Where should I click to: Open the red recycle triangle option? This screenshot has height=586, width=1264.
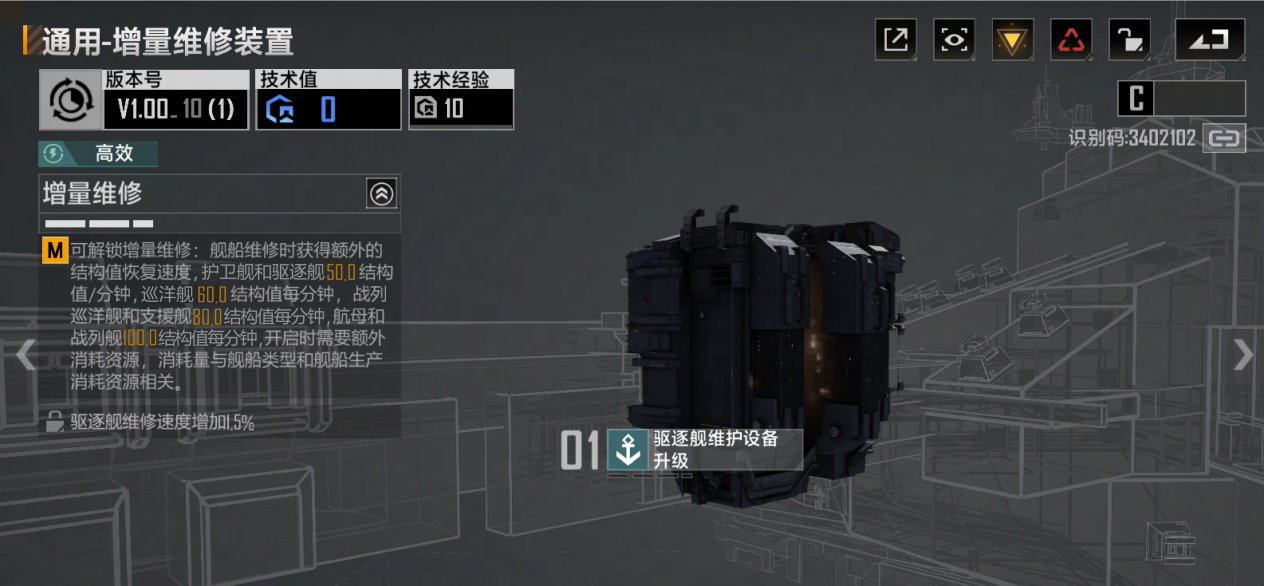(x=1071, y=40)
